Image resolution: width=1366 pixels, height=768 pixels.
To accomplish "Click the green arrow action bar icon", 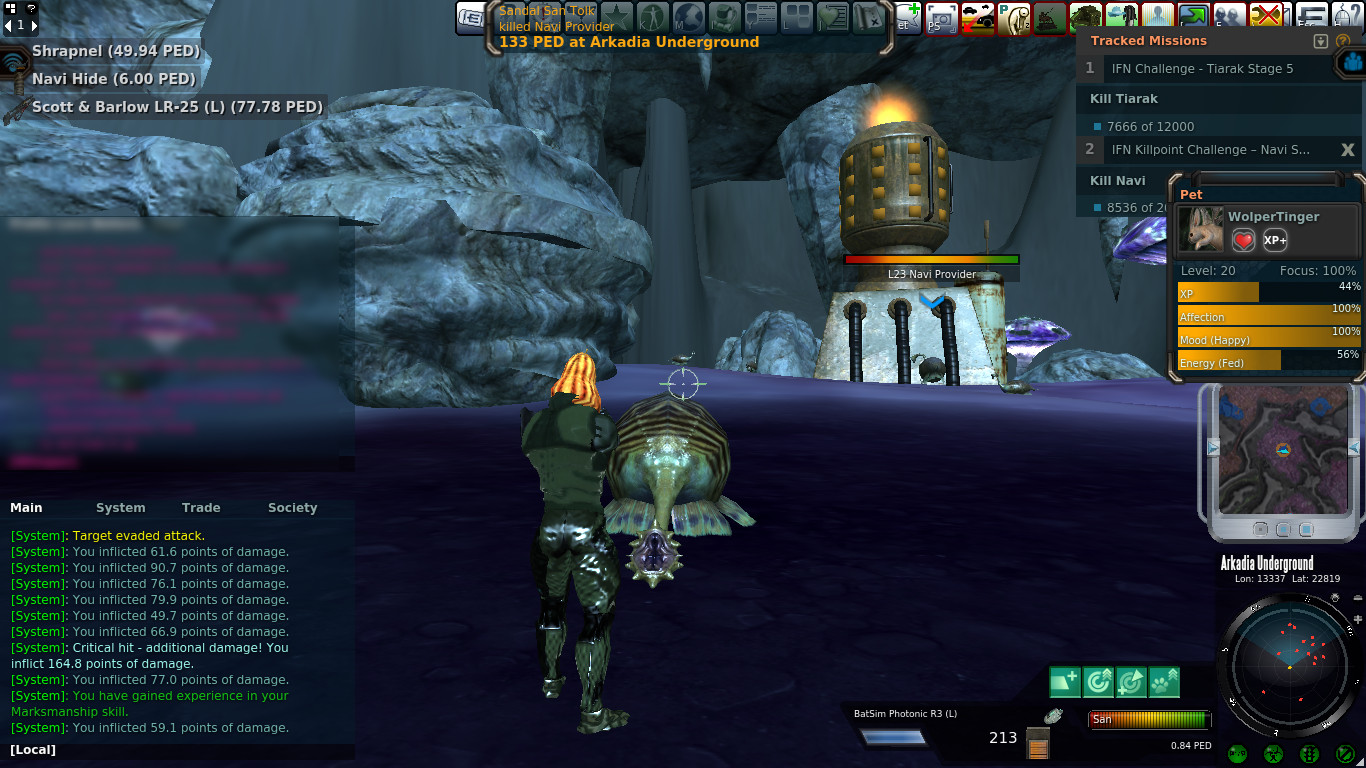I will (x=1192, y=17).
